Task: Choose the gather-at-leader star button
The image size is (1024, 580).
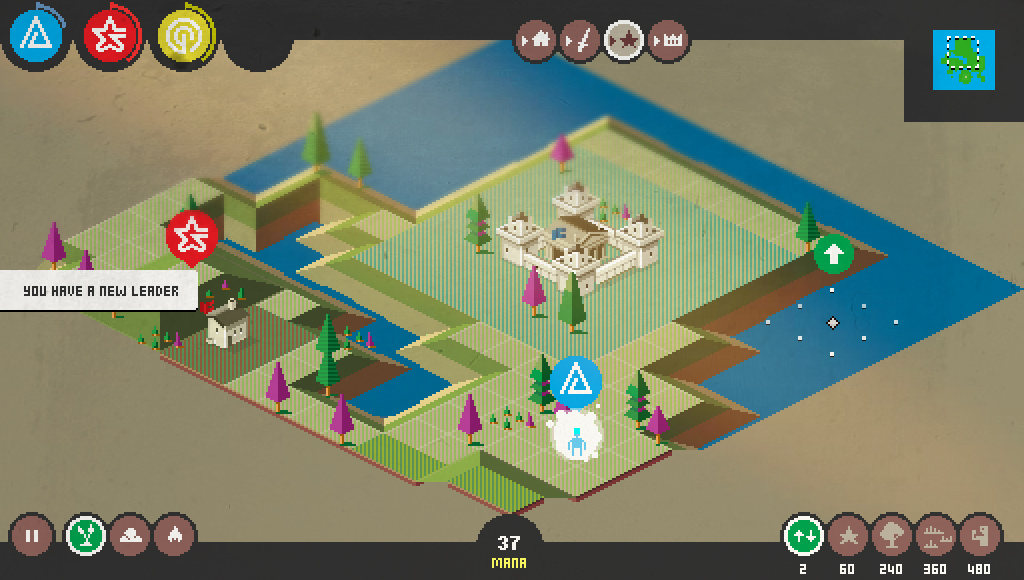Action: pos(625,41)
